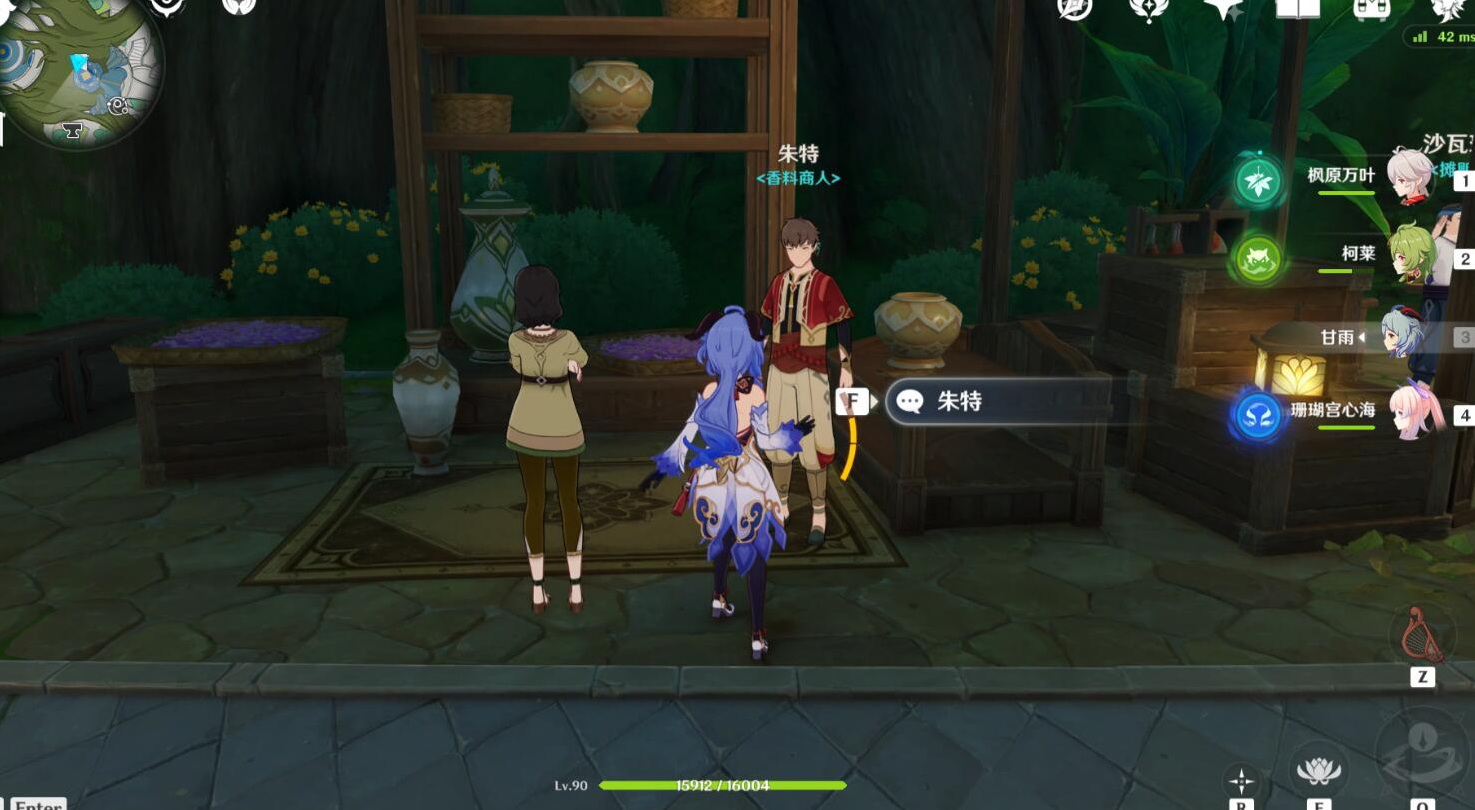Open the backpack inventory icon

tap(1370, 9)
